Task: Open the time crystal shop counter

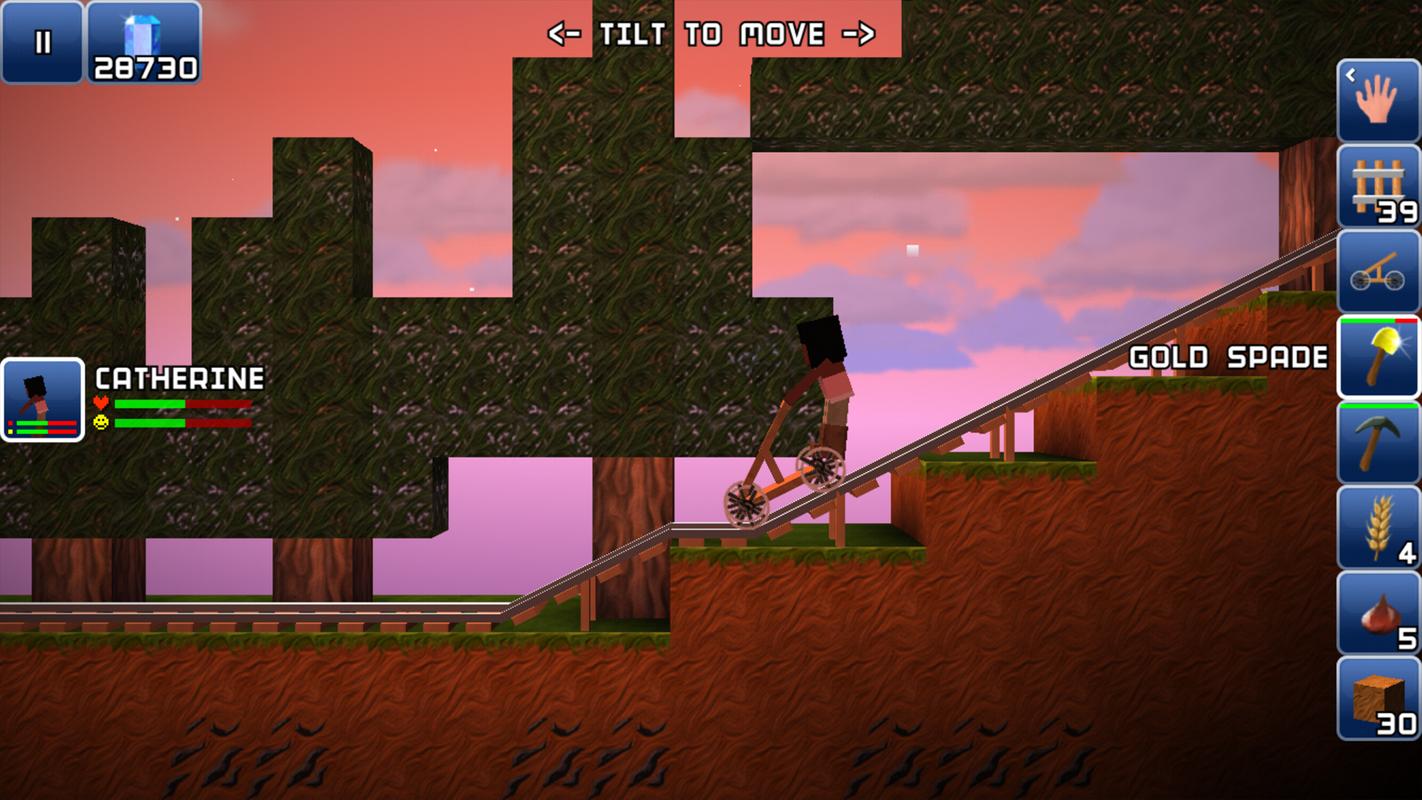Action: click(144, 42)
